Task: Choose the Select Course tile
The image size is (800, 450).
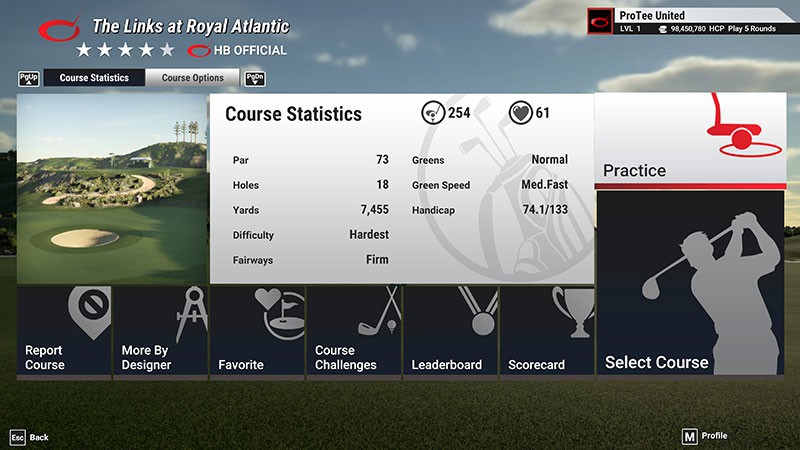Action: [690, 284]
